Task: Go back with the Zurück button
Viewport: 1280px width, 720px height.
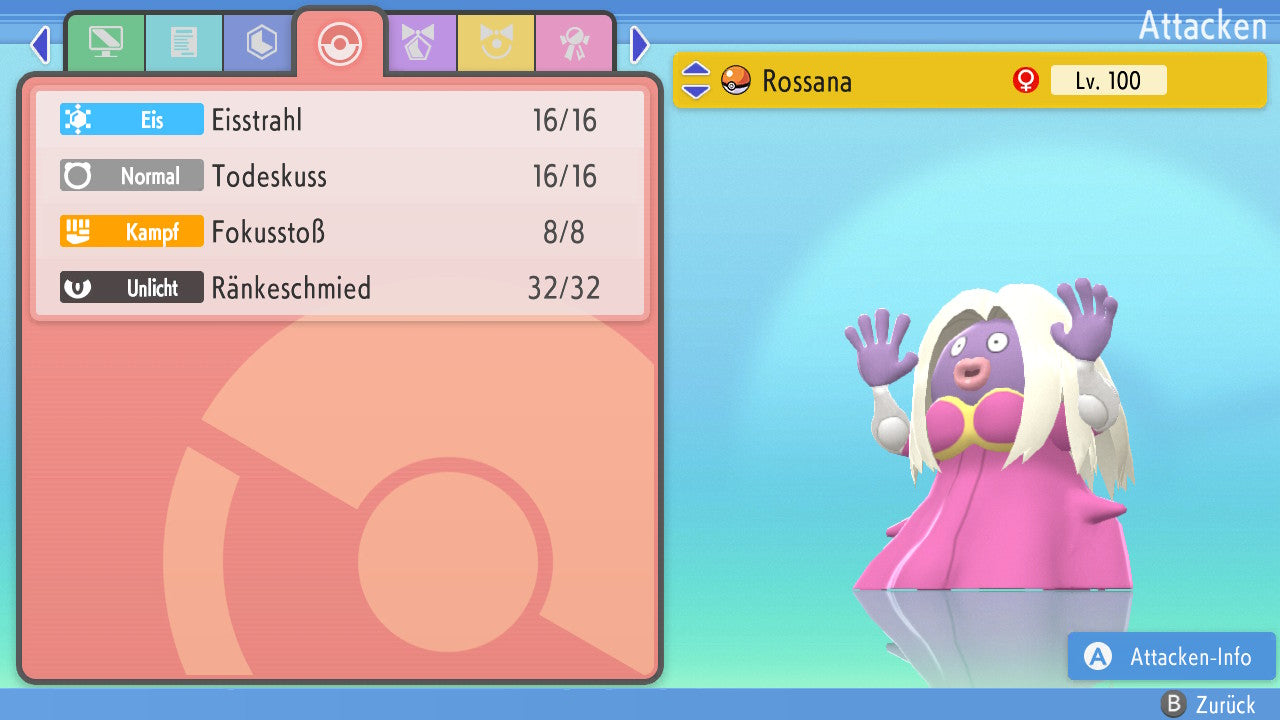Action: (1208, 705)
